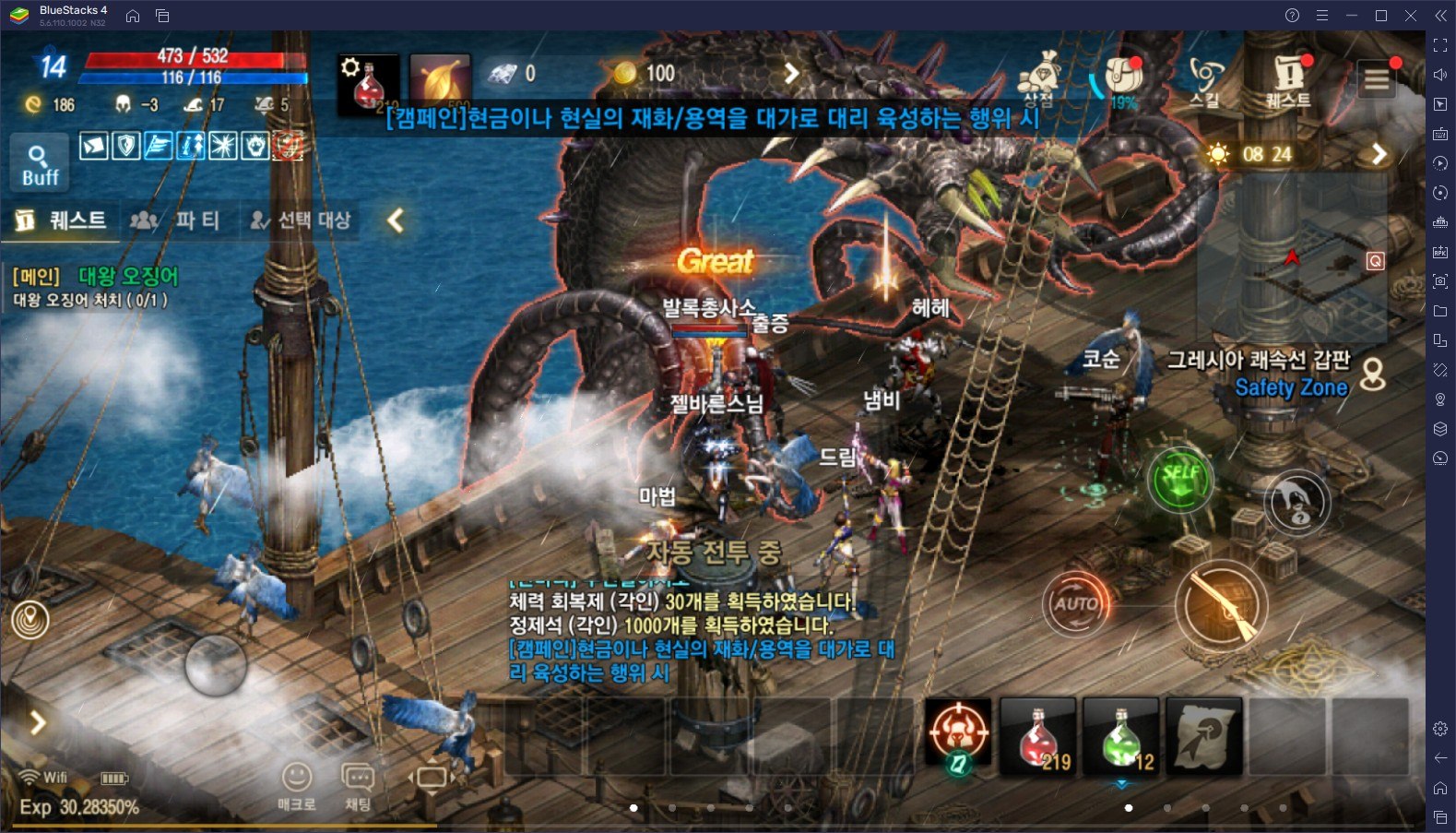This screenshot has width=1456, height=833.
Task: Open the 매크로 emoticon menu
Action: pos(296,785)
